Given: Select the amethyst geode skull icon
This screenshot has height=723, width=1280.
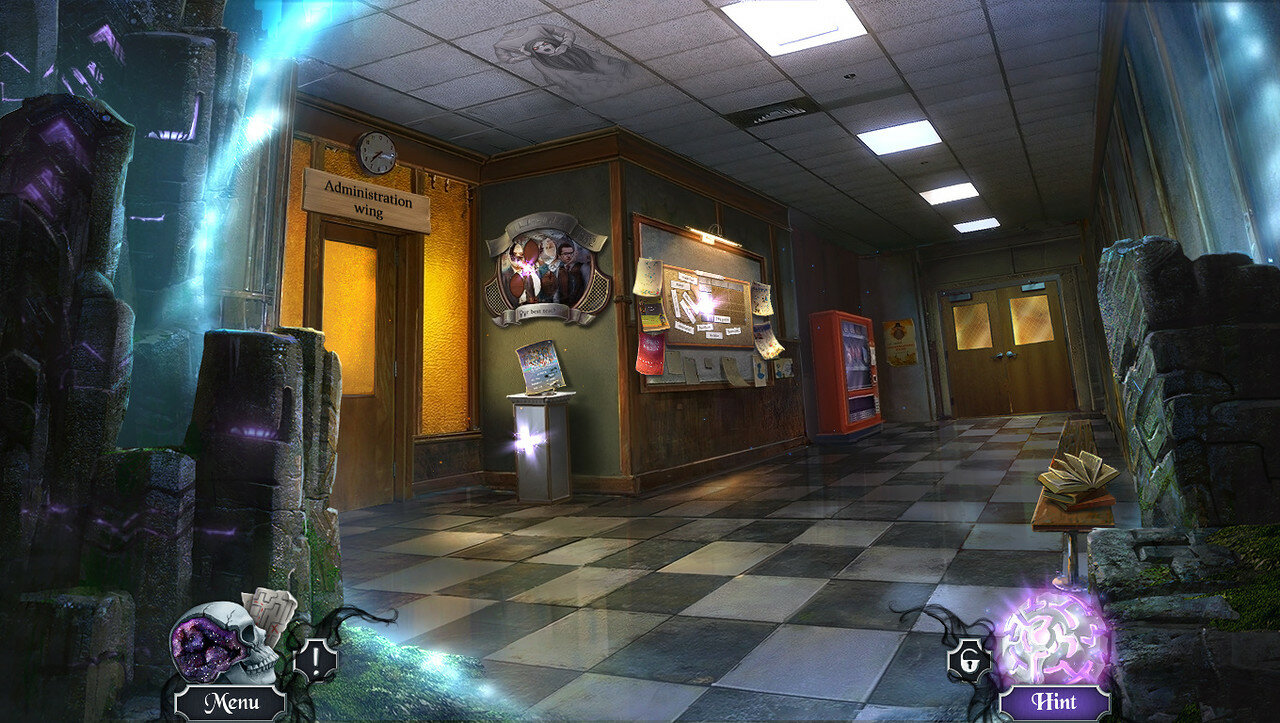Looking at the screenshot, I should 212,643.
